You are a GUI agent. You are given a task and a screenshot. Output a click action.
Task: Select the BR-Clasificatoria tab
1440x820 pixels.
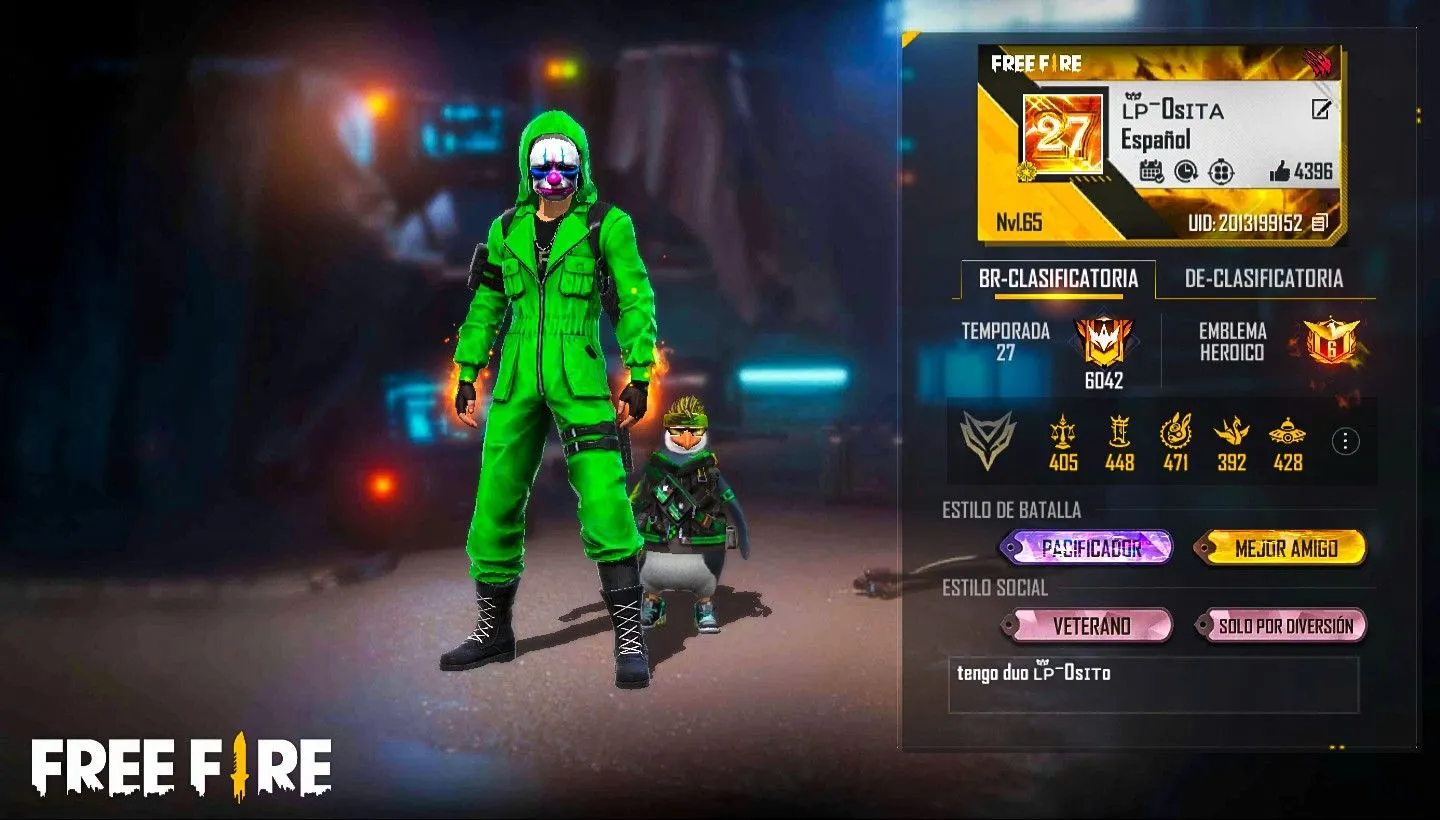(1058, 279)
